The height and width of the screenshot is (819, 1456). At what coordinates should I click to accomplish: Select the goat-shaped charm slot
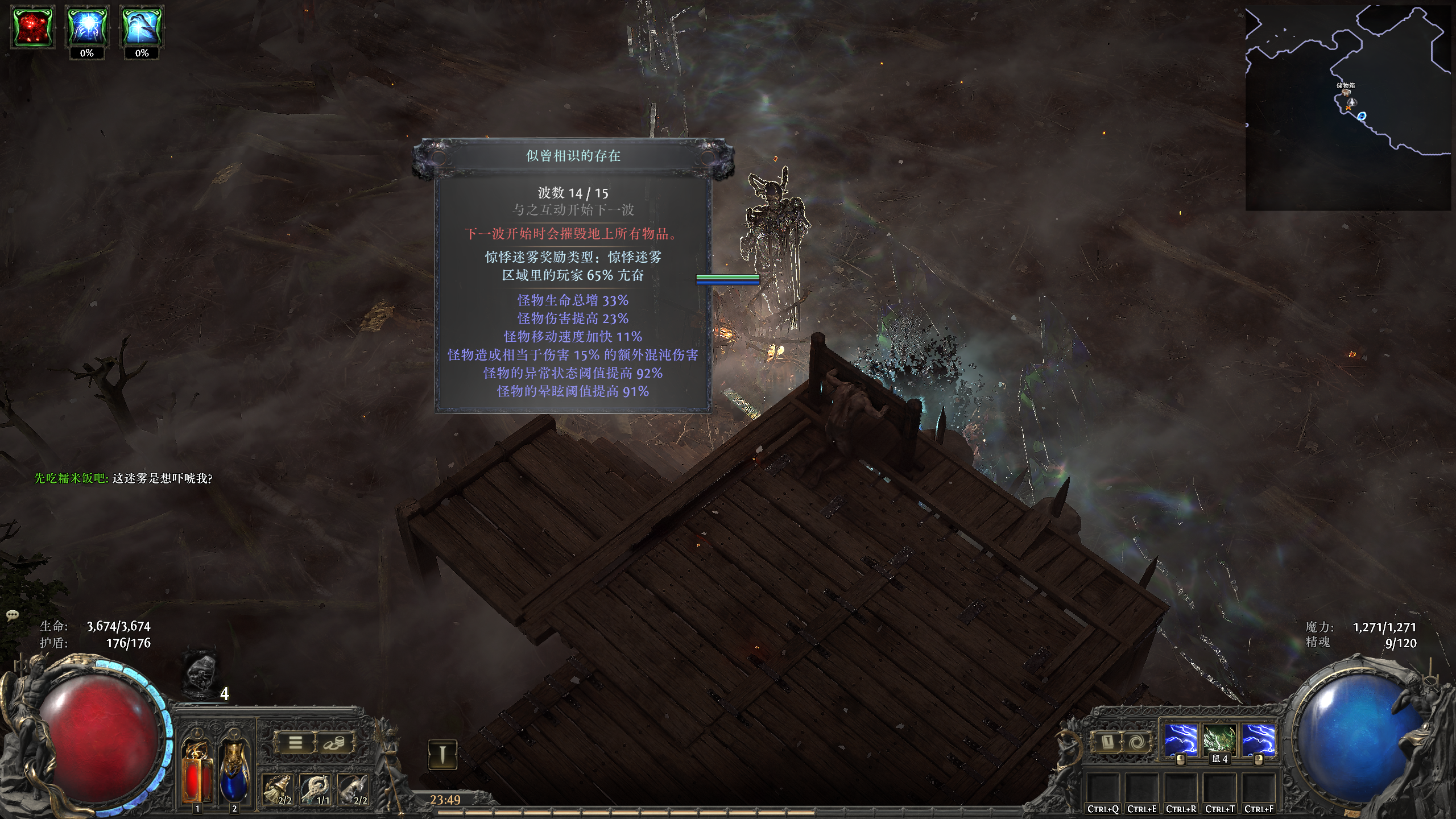pyautogui.click(x=354, y=790)
